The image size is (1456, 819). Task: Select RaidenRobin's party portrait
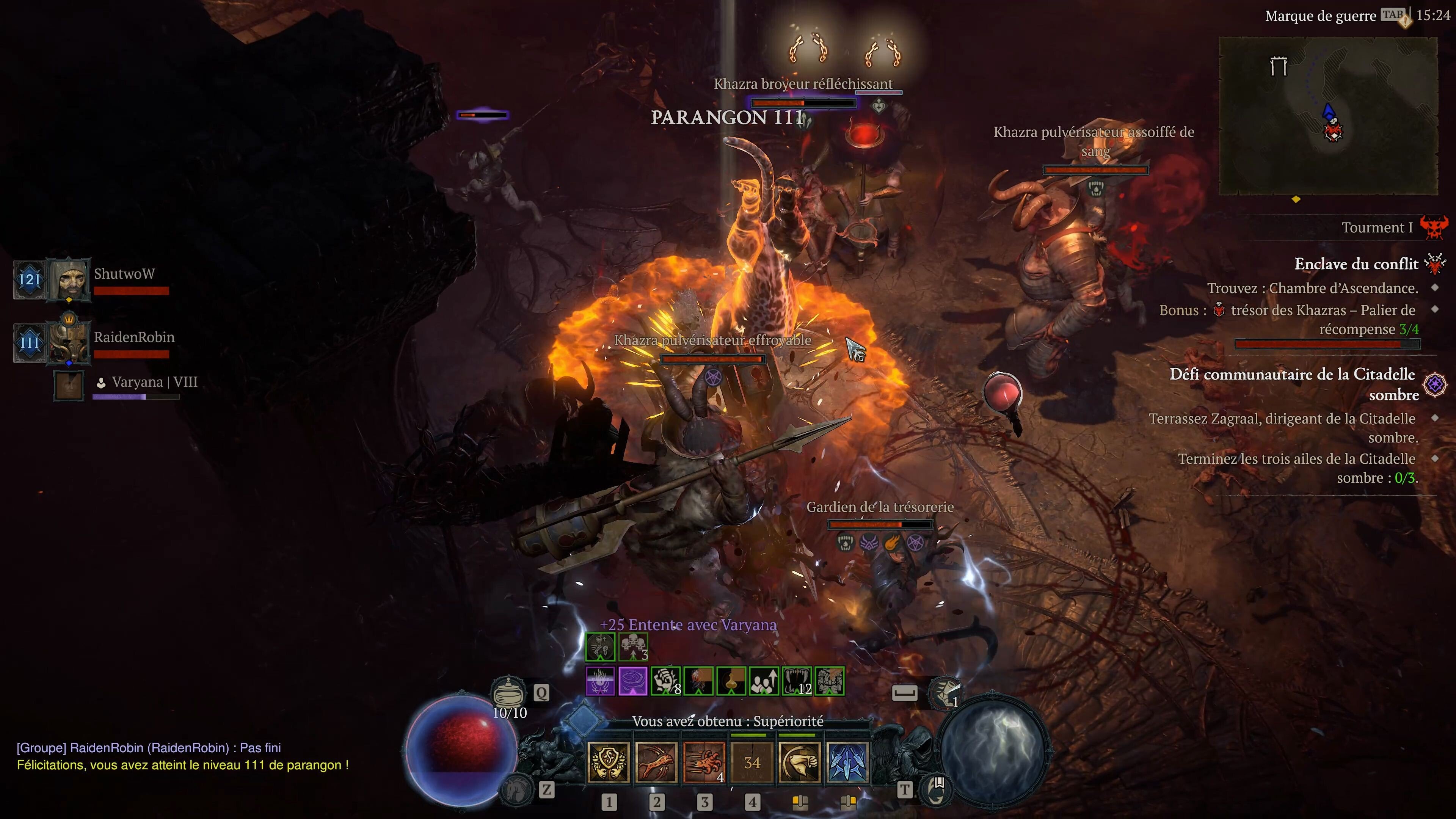pyautogui.click(x=69, y=342)
